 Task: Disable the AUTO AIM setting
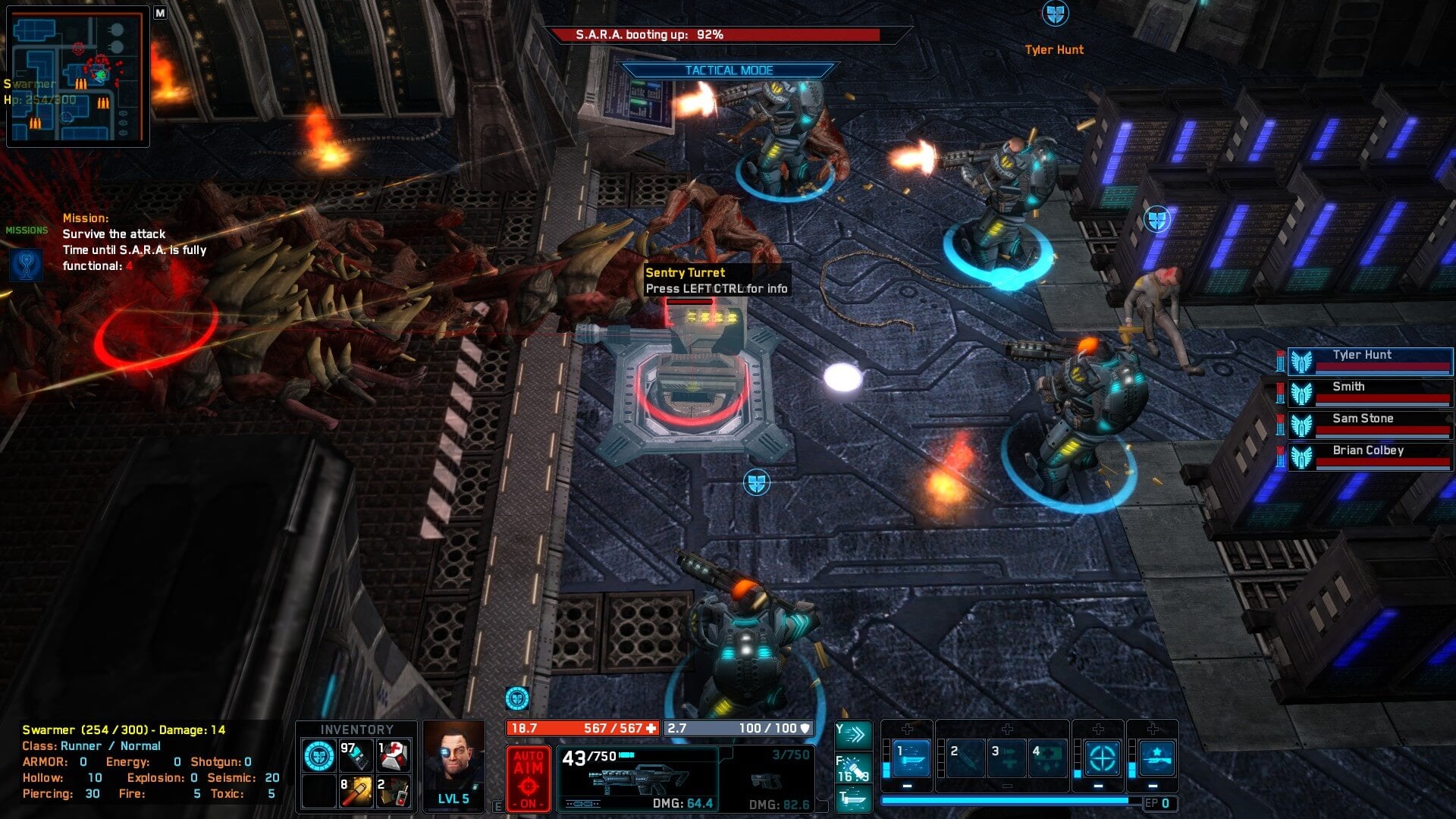pyautogui.click(x=529, y=779)
